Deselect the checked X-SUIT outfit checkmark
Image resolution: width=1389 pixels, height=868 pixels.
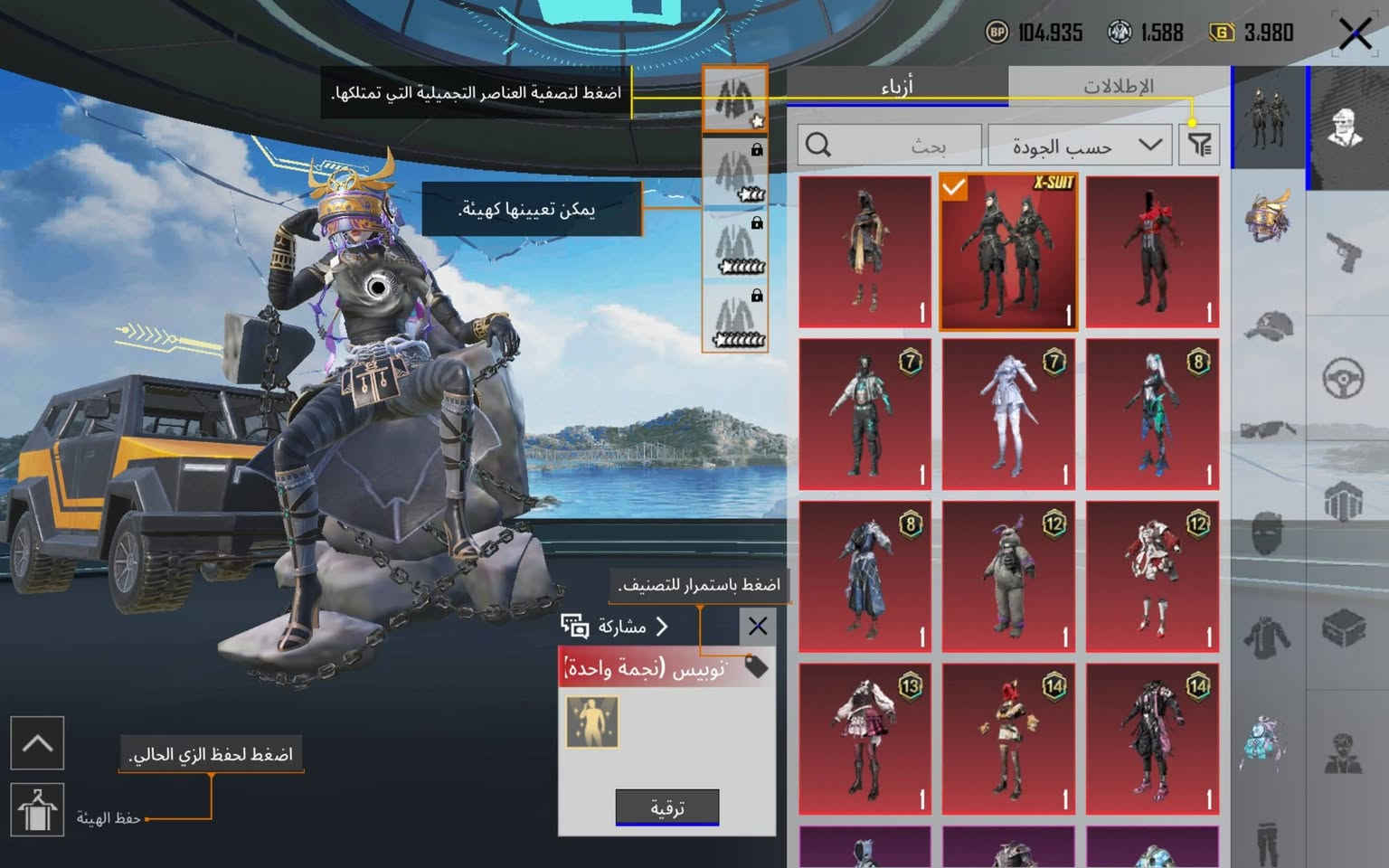[954, 189]
